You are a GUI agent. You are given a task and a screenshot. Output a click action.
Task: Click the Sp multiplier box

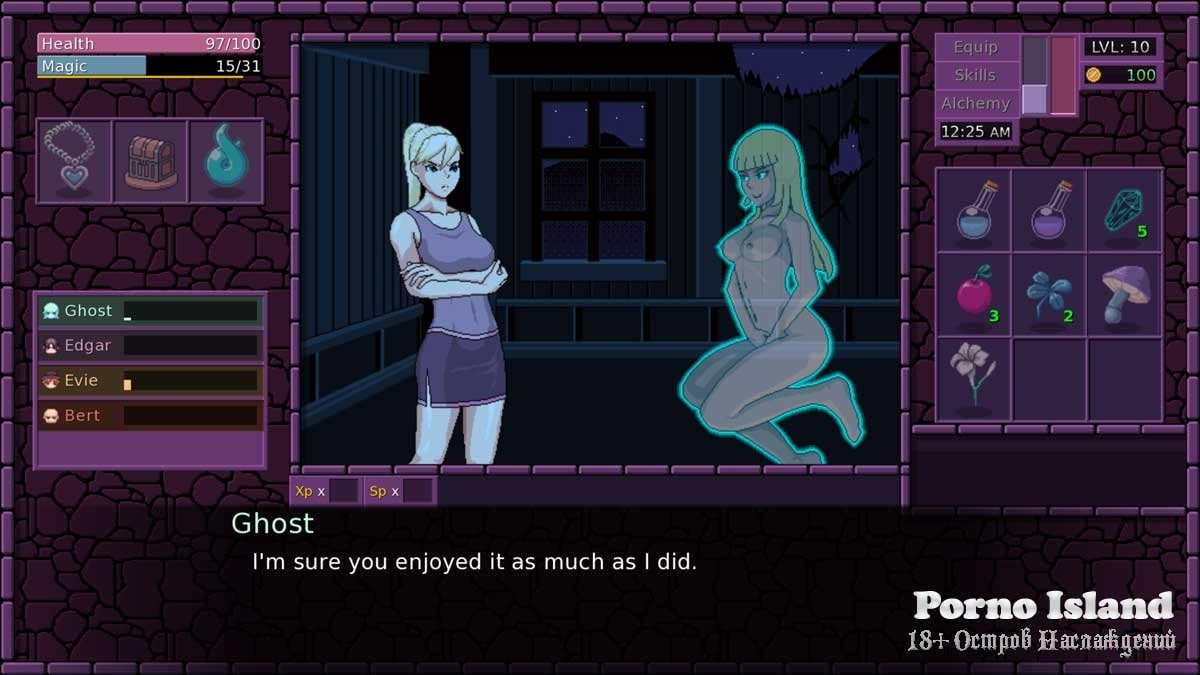click(417, 491)
